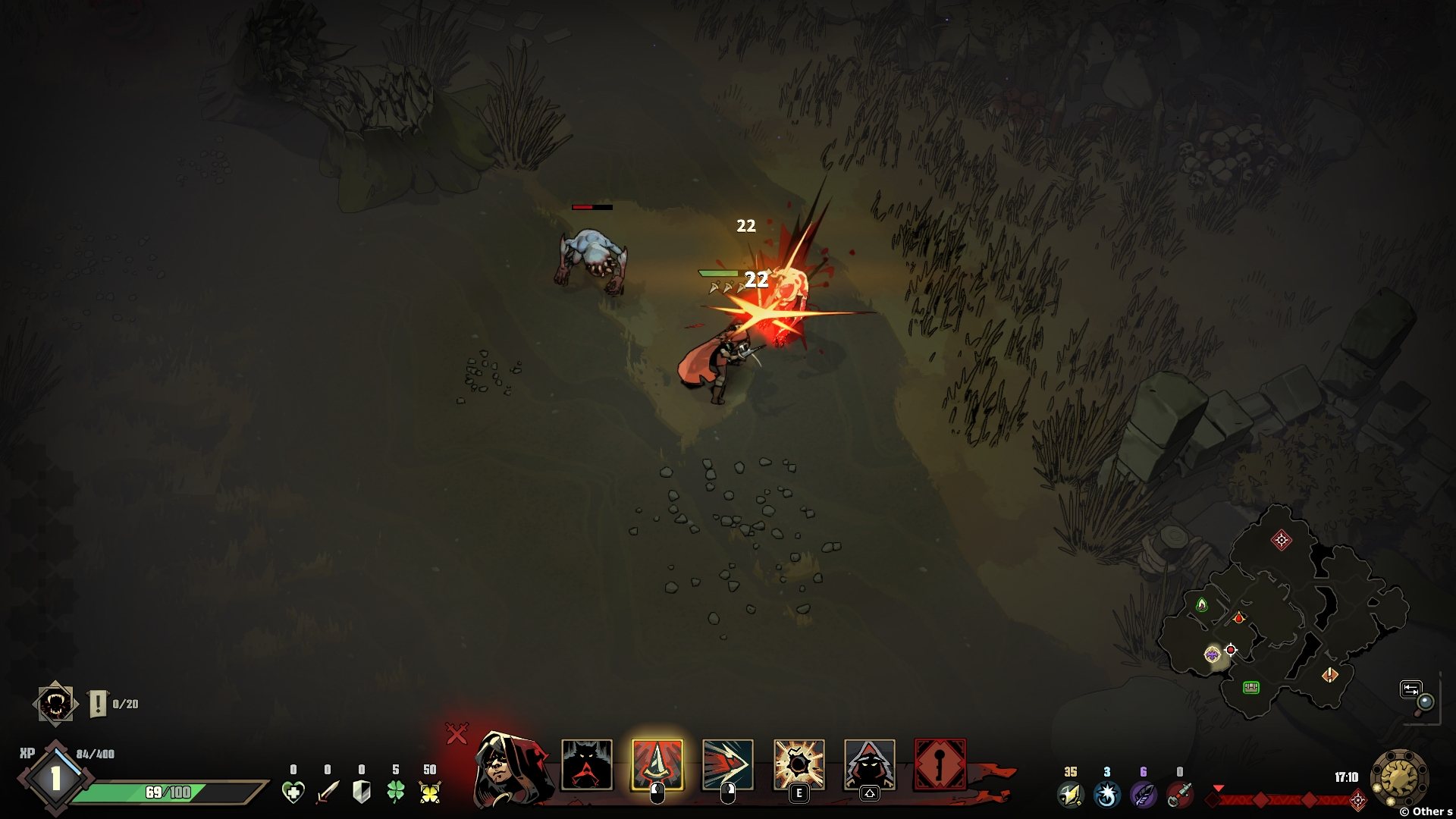The height and width of the screenshot is (819, 1456).
Task: Select the purple feather resource icon
Action: click(x=1142, y=795)
